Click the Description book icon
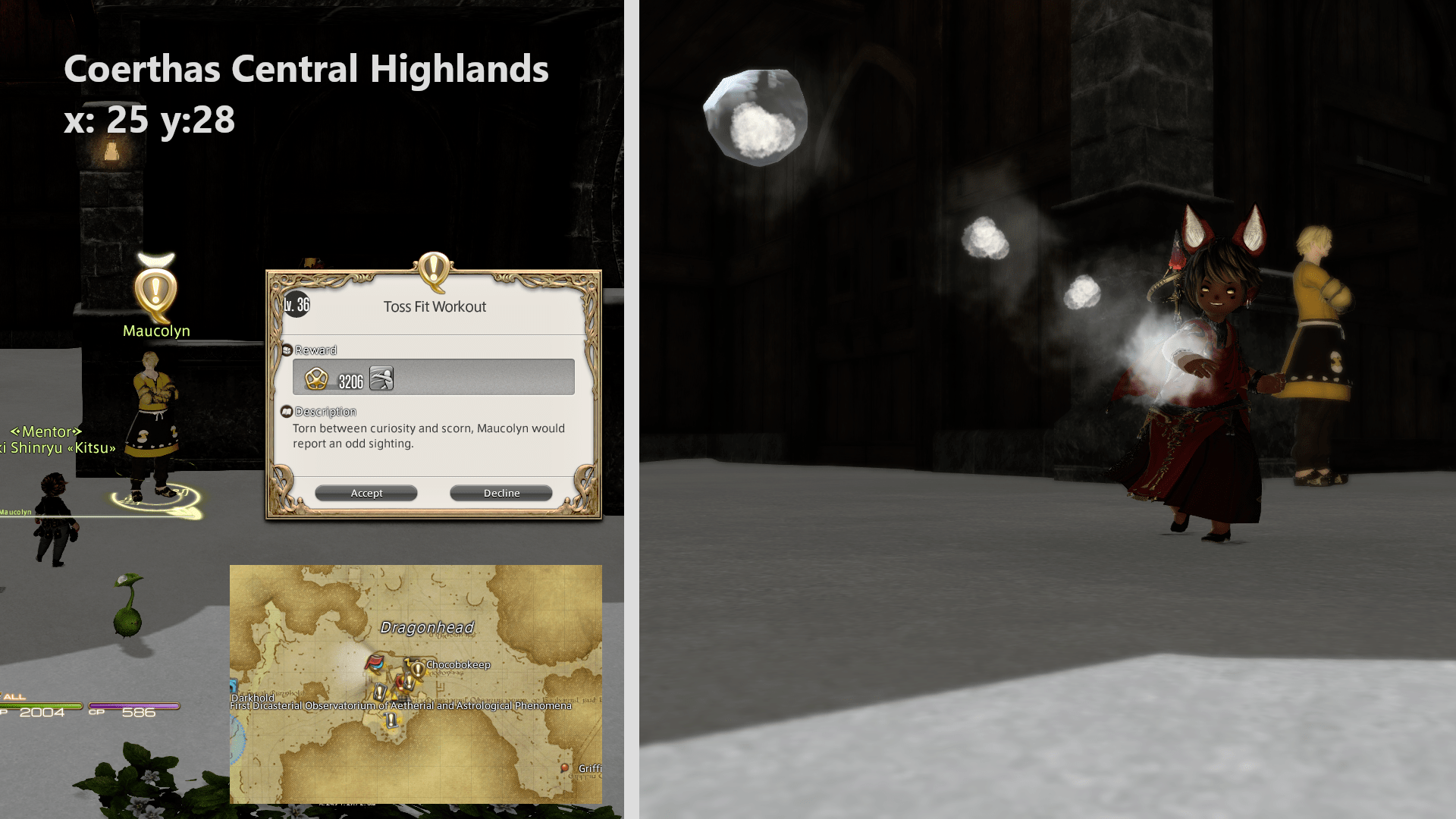 pyautogui.click(x=286, y=412)
